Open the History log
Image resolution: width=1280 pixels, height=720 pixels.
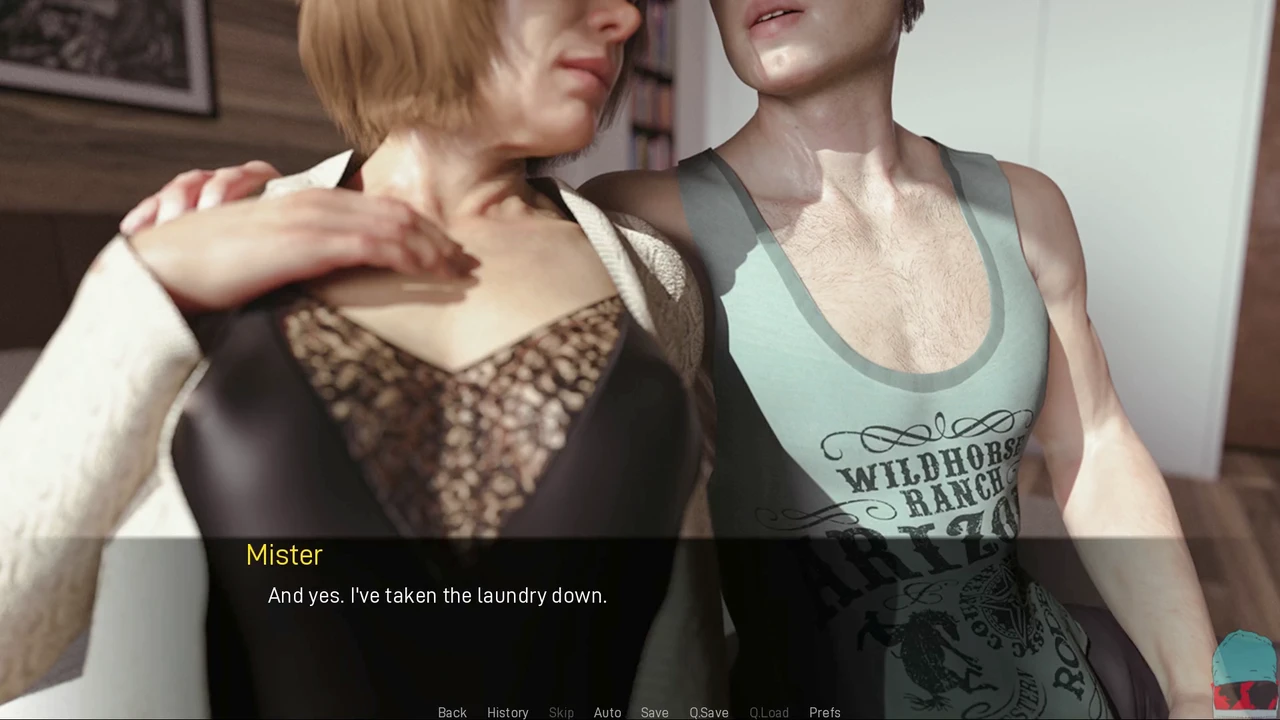[507, 712]
